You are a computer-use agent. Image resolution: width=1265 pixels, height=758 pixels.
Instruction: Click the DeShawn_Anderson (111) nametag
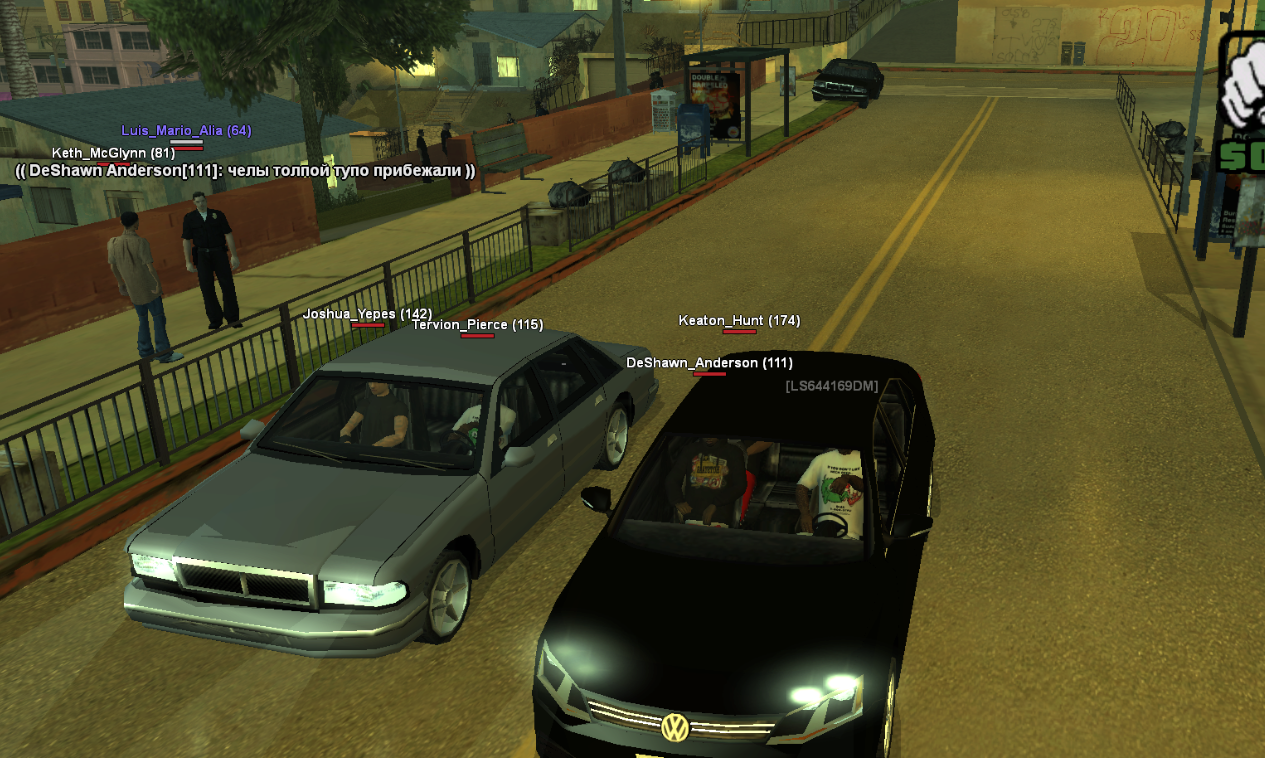(x=709, y=363)
